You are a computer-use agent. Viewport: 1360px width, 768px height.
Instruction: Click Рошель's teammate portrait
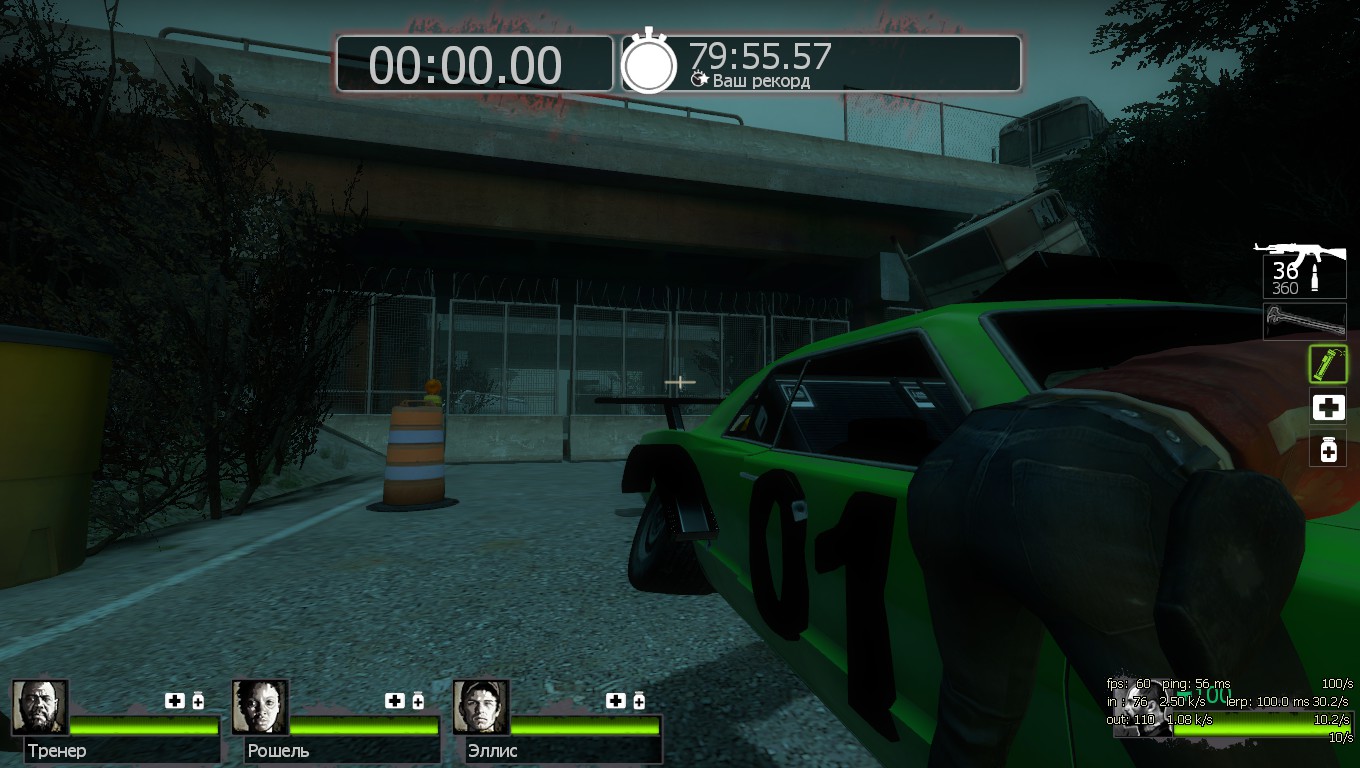260,707
